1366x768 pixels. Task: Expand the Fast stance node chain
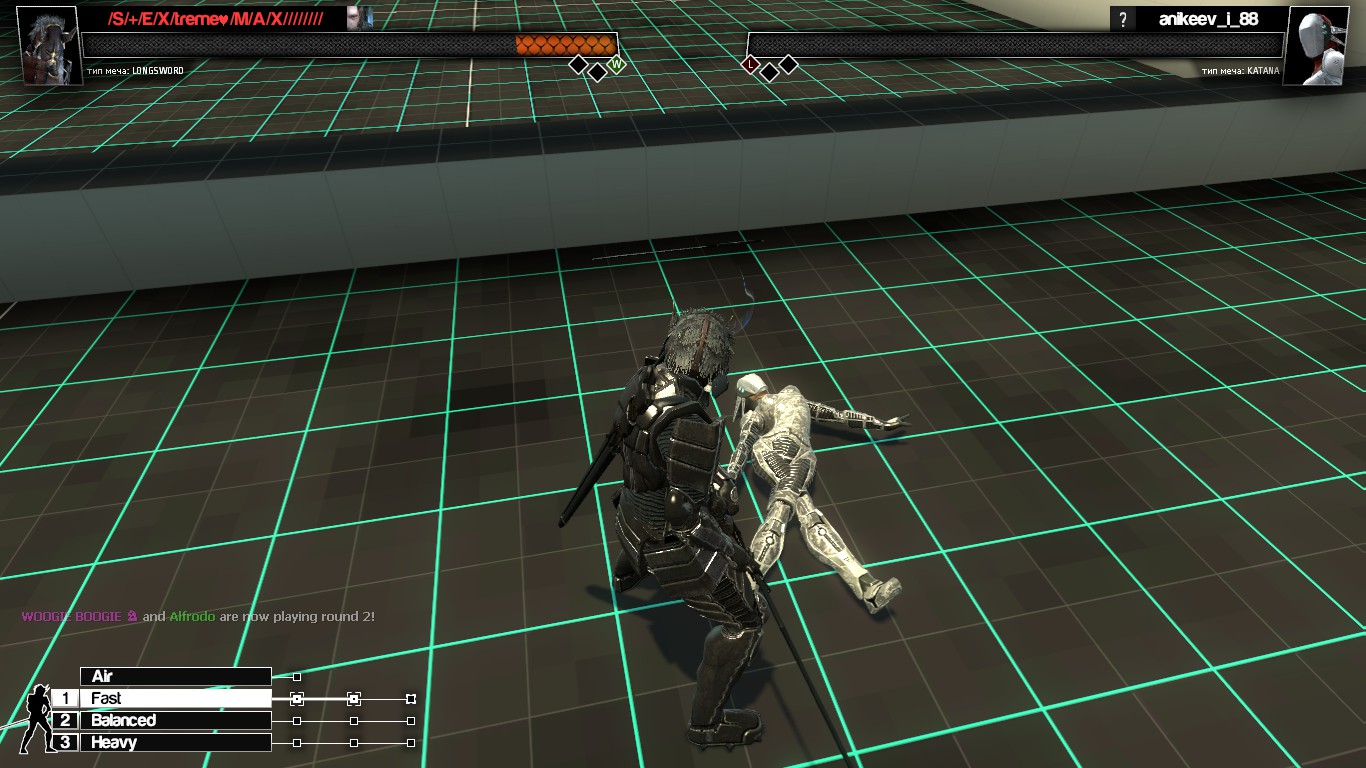295,698
